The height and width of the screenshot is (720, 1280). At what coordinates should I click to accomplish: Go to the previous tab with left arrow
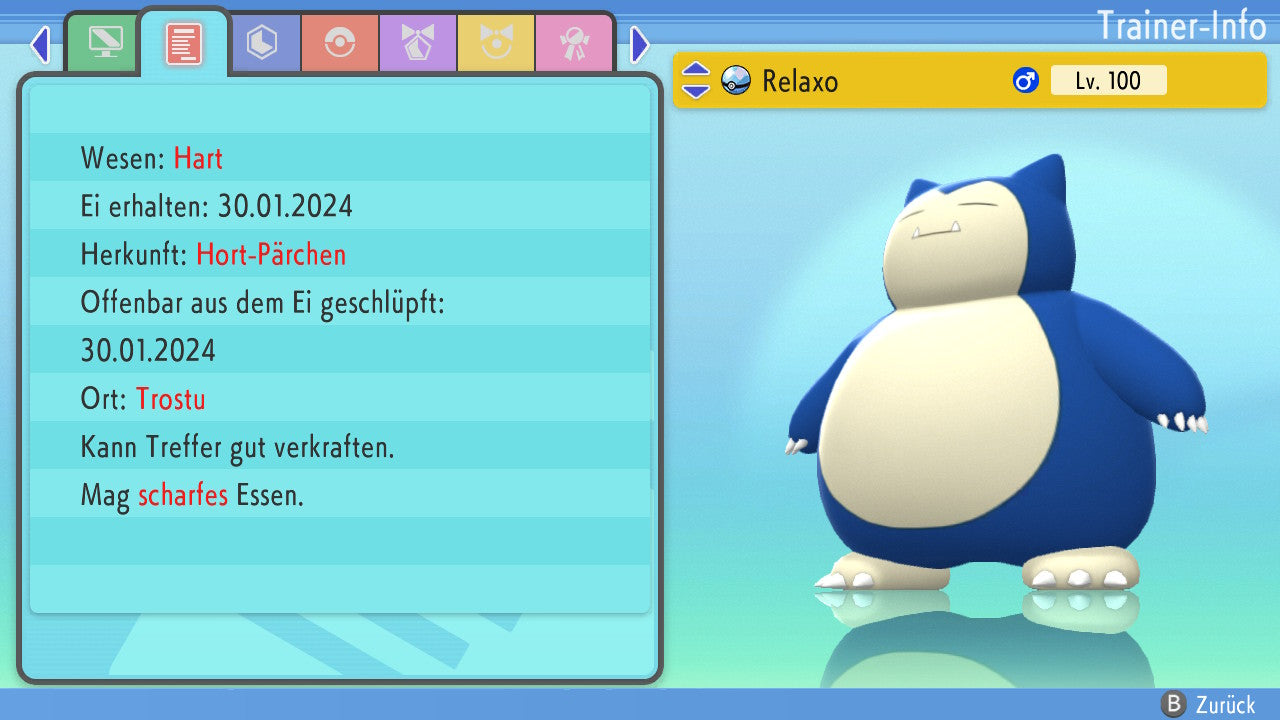point(40,45)
